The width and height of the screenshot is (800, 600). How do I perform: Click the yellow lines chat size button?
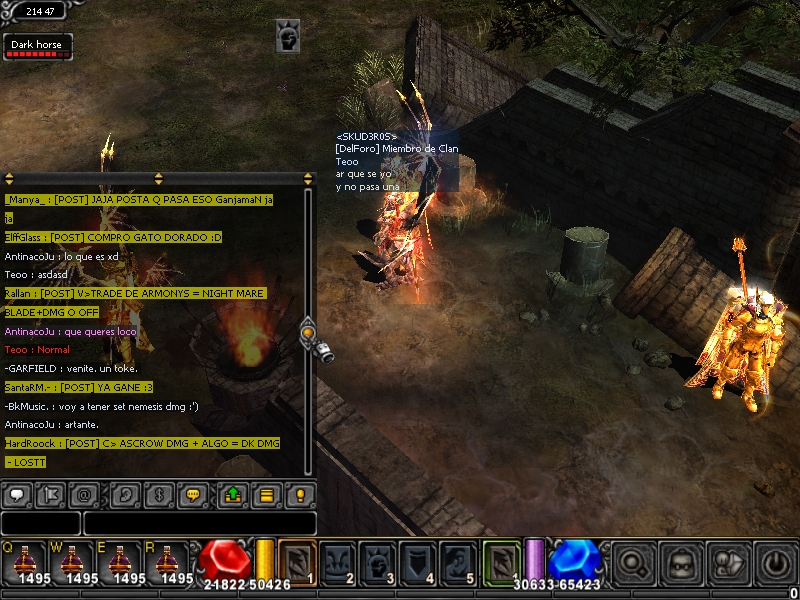point(266,494)
